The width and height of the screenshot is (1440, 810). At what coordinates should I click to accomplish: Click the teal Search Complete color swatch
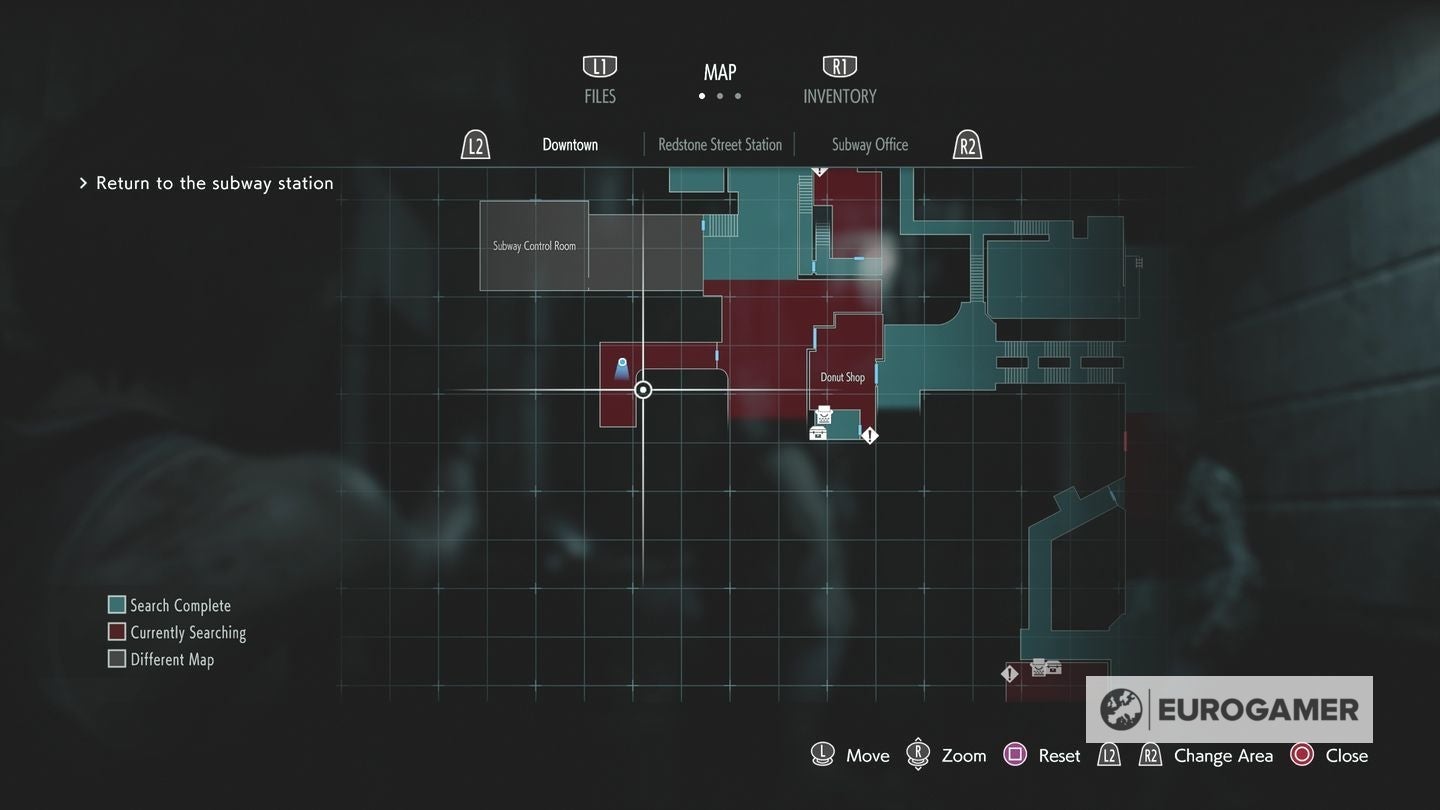[x=116, y=604]
